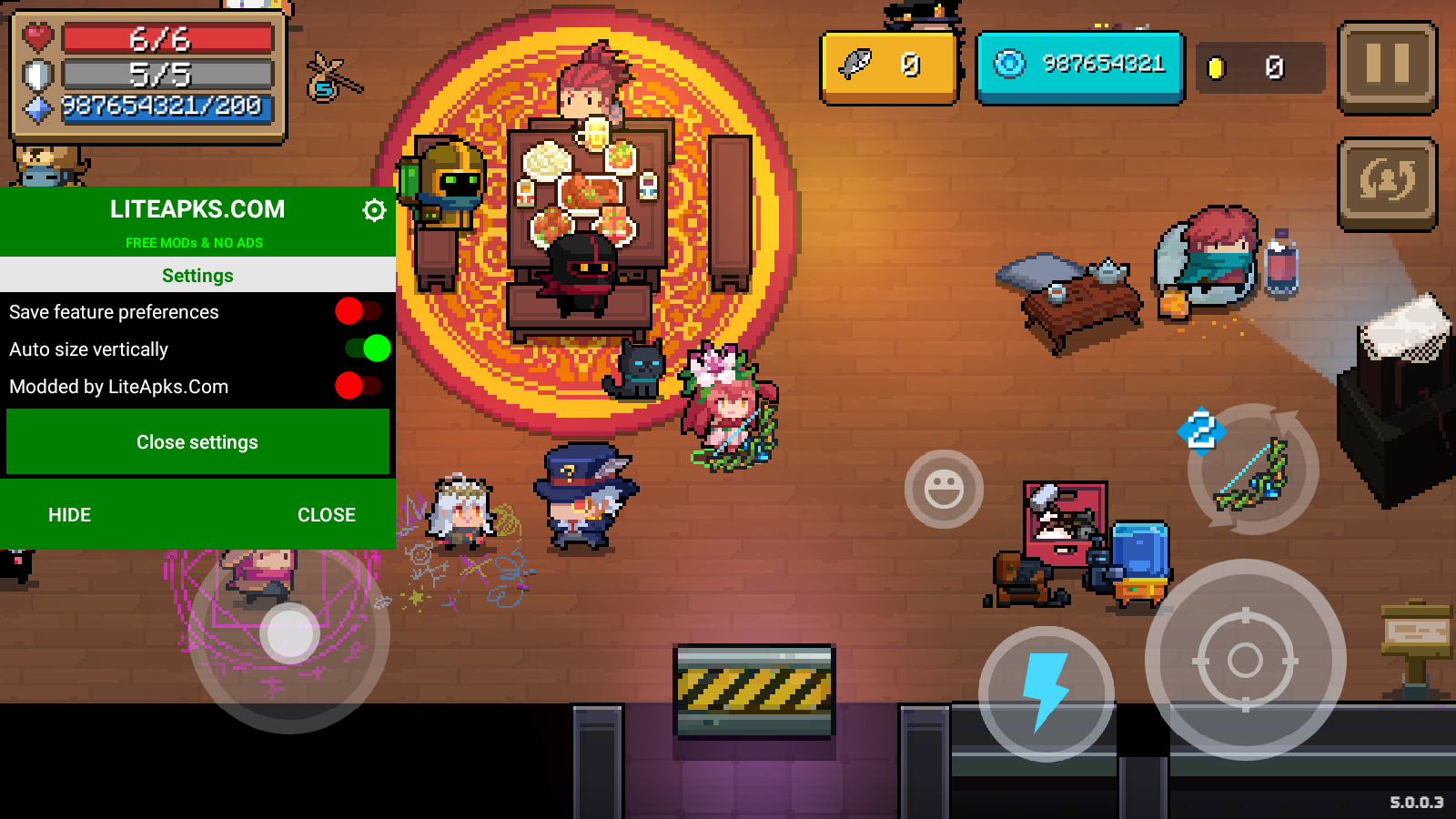Viewport: 1456px width, 819px height.
Task: Toggle Save feature preferences
Action: tap(358, 311)
